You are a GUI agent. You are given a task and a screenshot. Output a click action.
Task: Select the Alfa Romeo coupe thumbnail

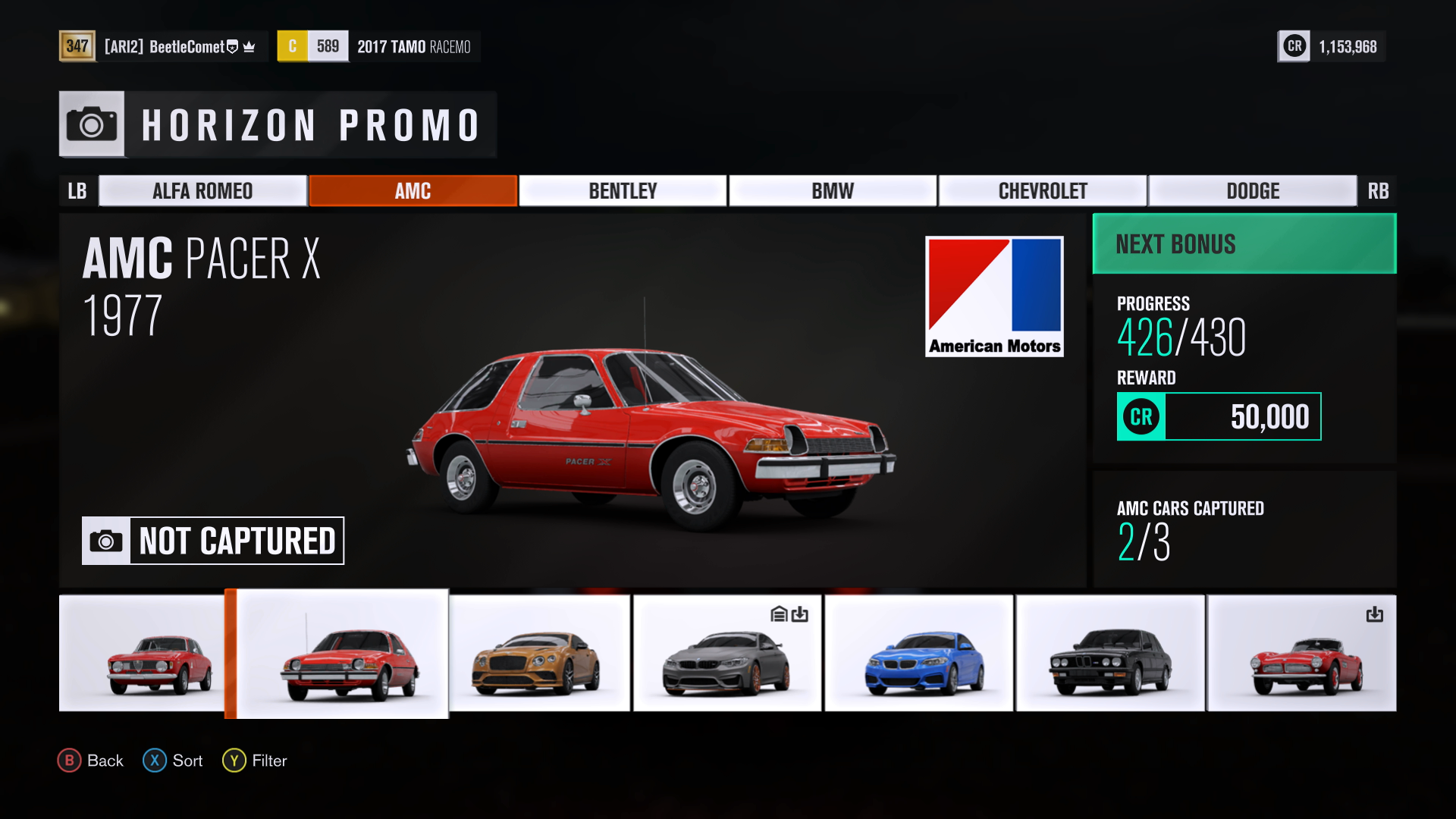tap(142, 653)
